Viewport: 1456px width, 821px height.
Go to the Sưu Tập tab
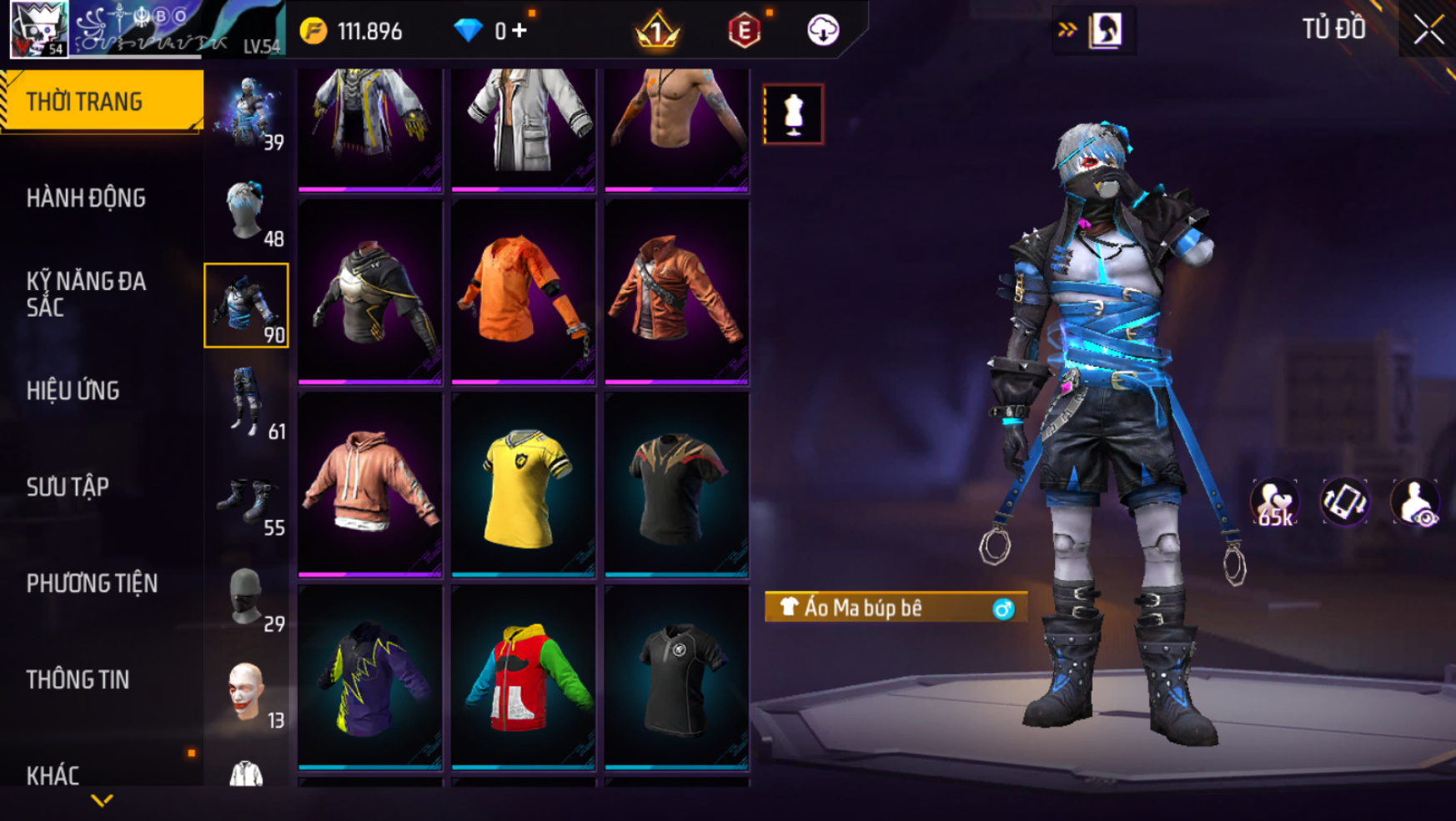point(68,488)
